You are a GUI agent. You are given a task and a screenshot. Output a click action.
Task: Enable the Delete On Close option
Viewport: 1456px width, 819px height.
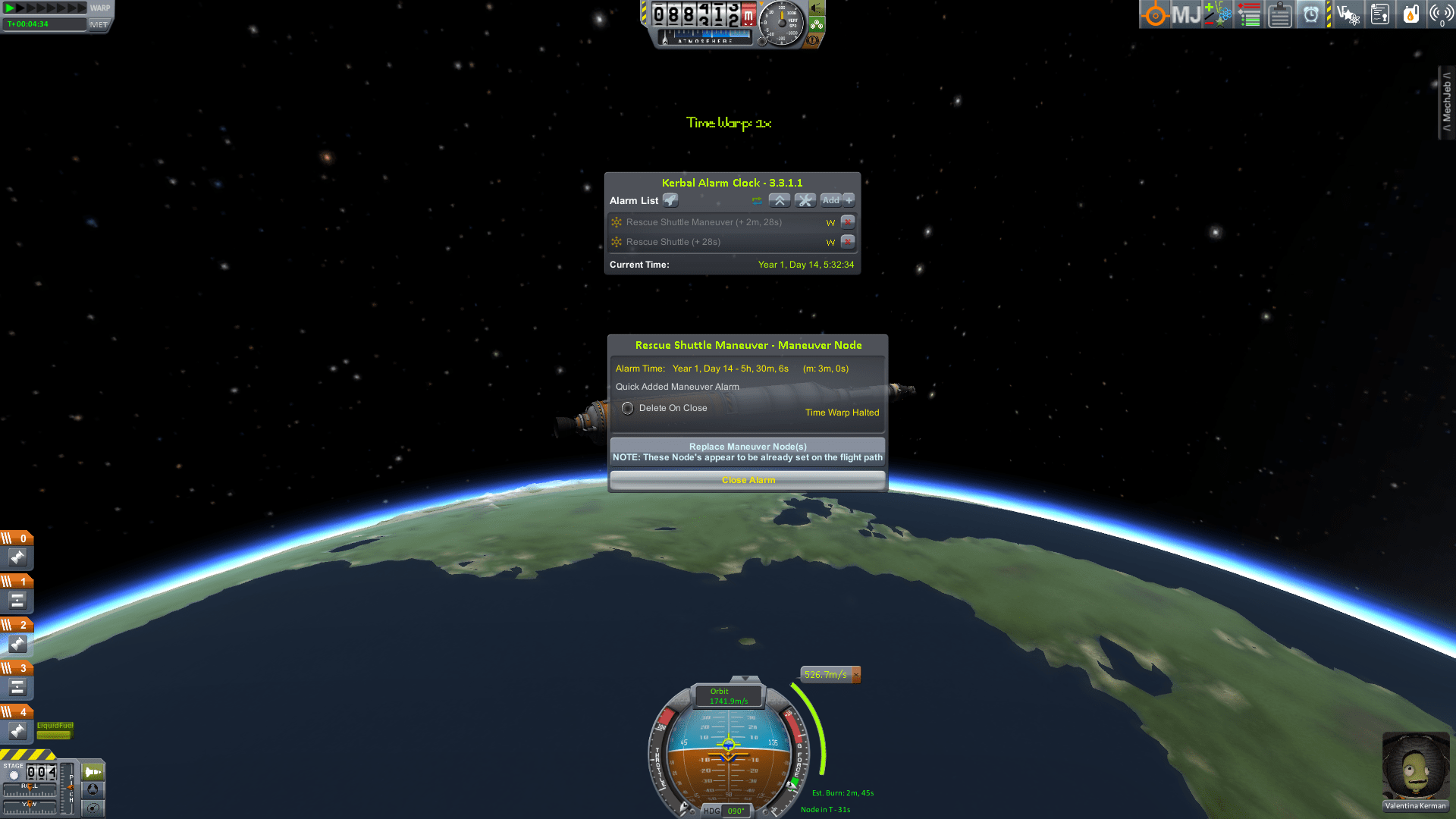tap(628, 408)
